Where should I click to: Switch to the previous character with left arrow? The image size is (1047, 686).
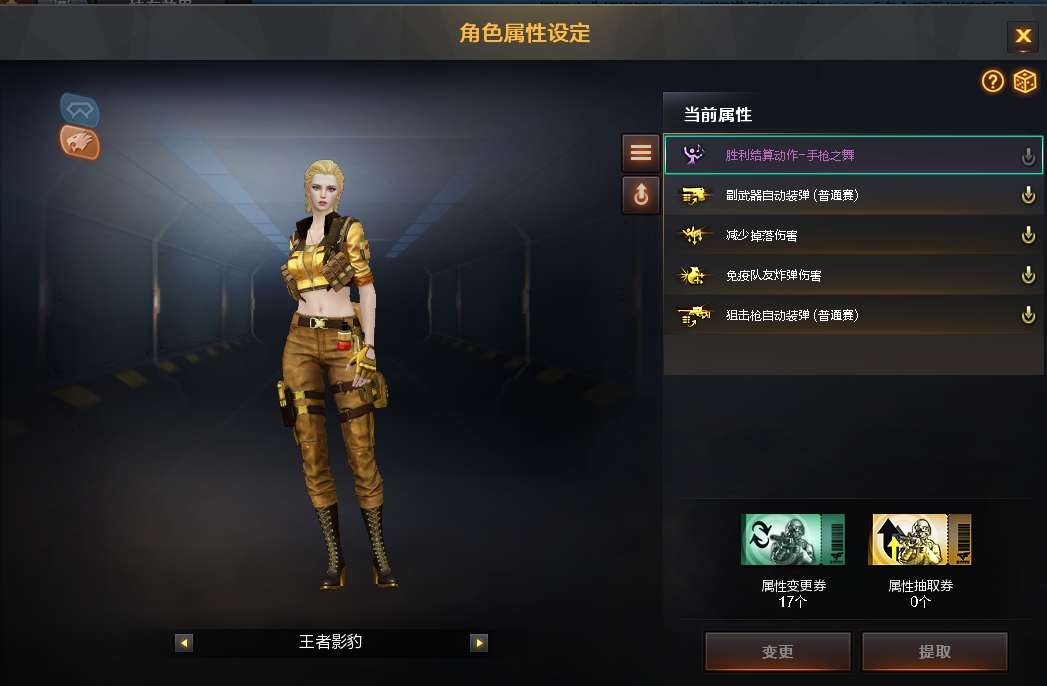point(184,643)
